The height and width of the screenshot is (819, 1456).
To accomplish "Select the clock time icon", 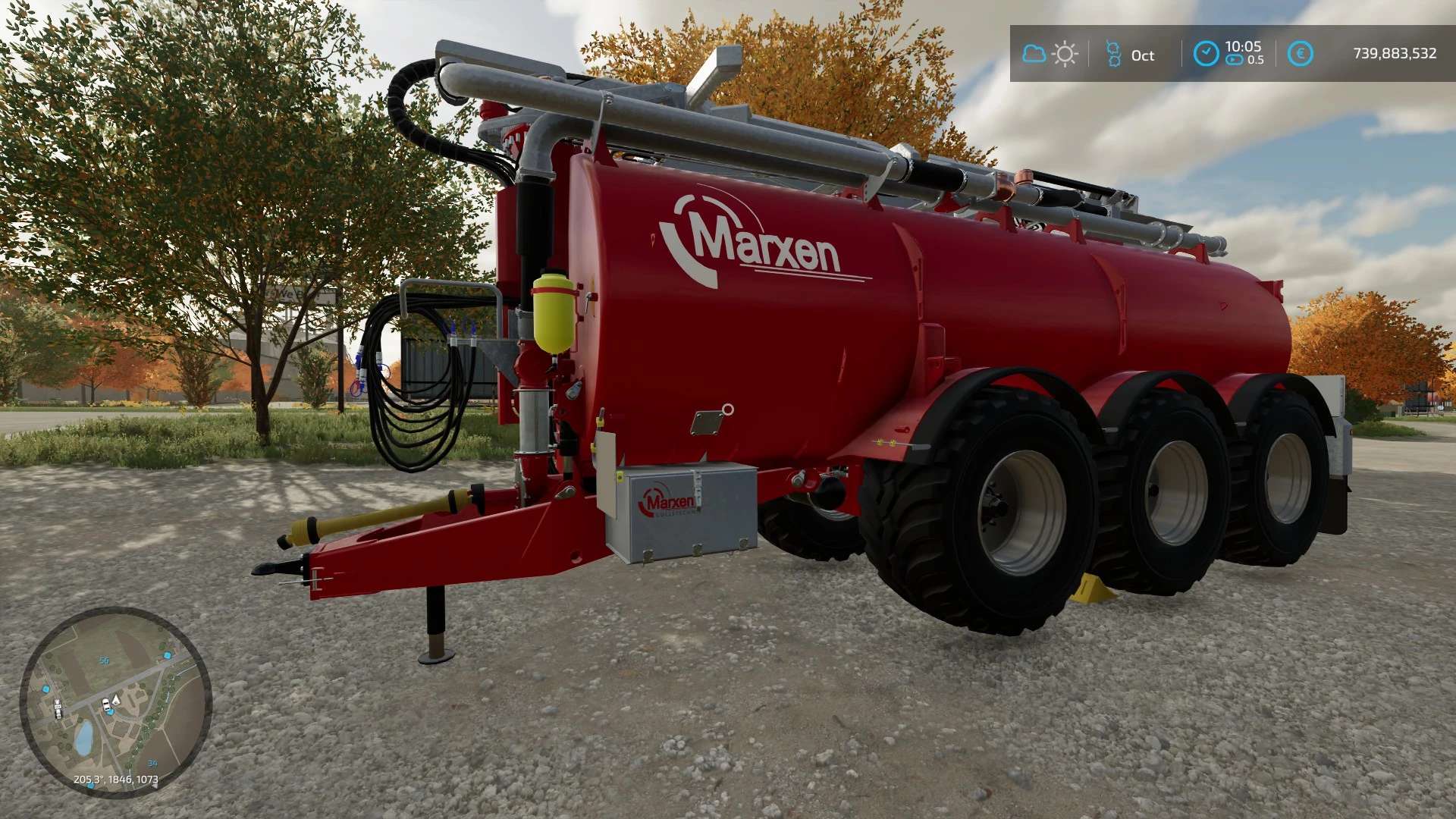I will click(x=1206, y=54).
